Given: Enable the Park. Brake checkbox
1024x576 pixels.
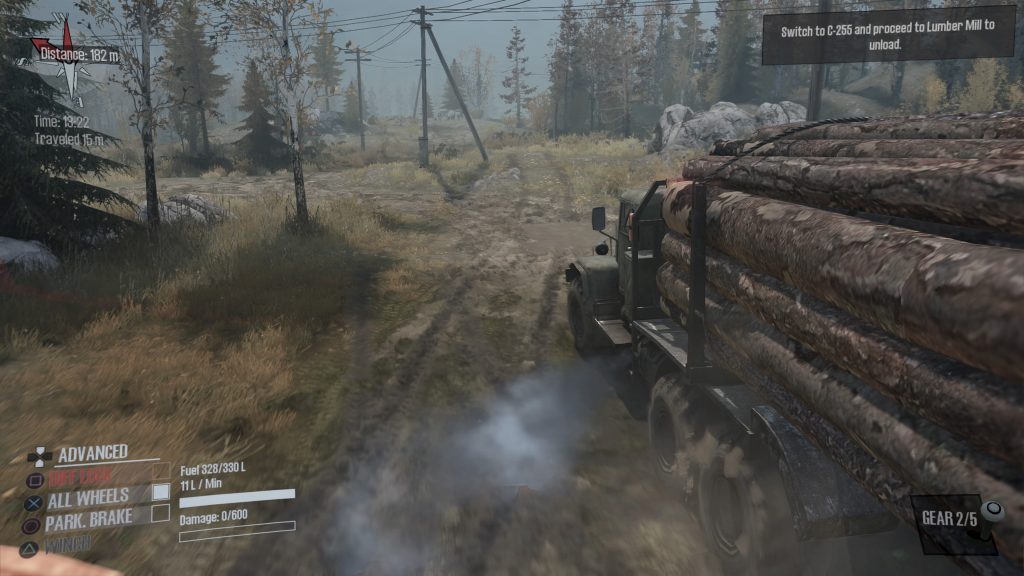Looking at the screenshot, I should pos(160,514).
